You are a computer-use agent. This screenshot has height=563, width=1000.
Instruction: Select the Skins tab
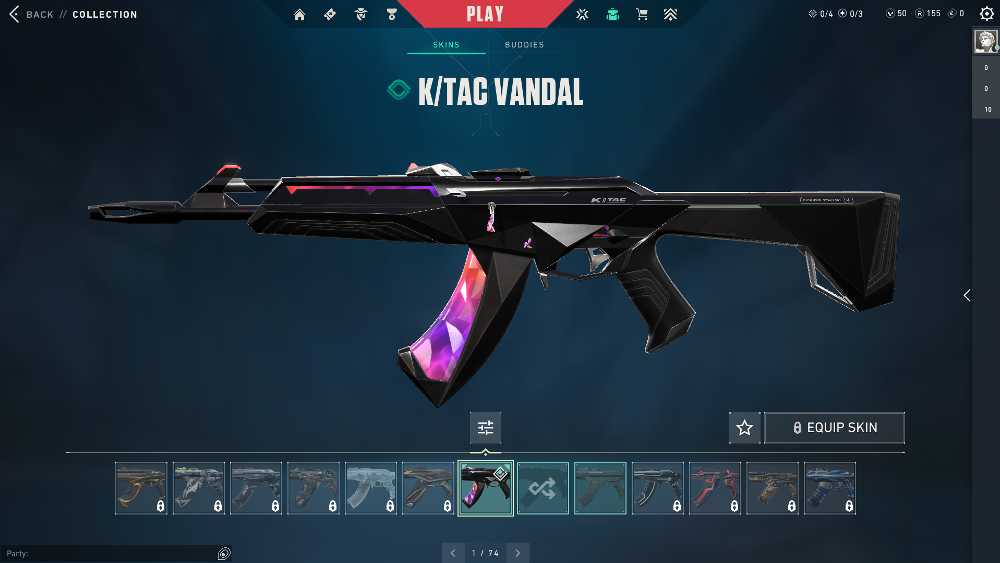pos(446,45)
